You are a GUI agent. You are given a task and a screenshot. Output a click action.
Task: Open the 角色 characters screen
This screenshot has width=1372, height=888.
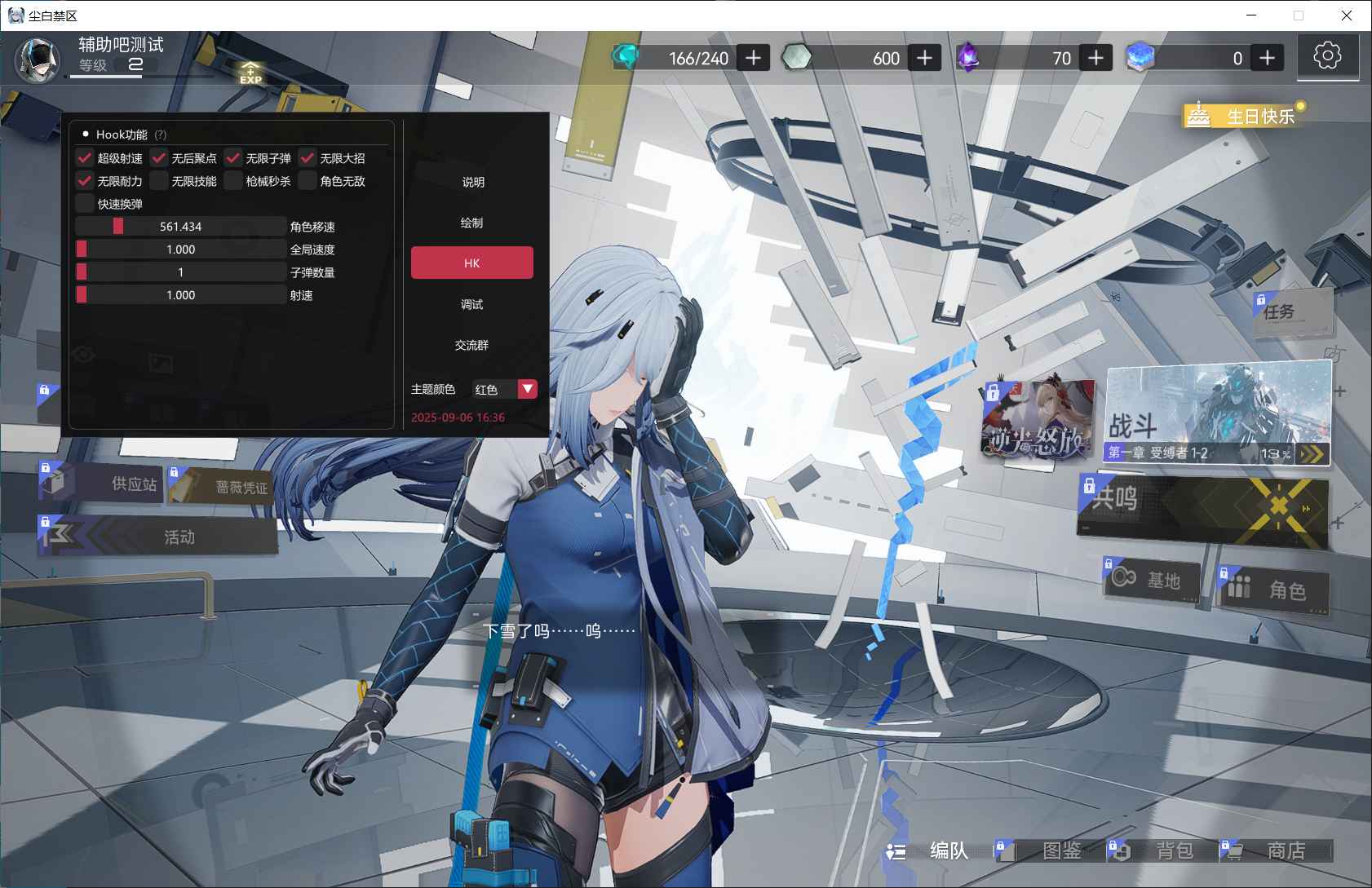pyautogui.click(x=1276, y=589)
